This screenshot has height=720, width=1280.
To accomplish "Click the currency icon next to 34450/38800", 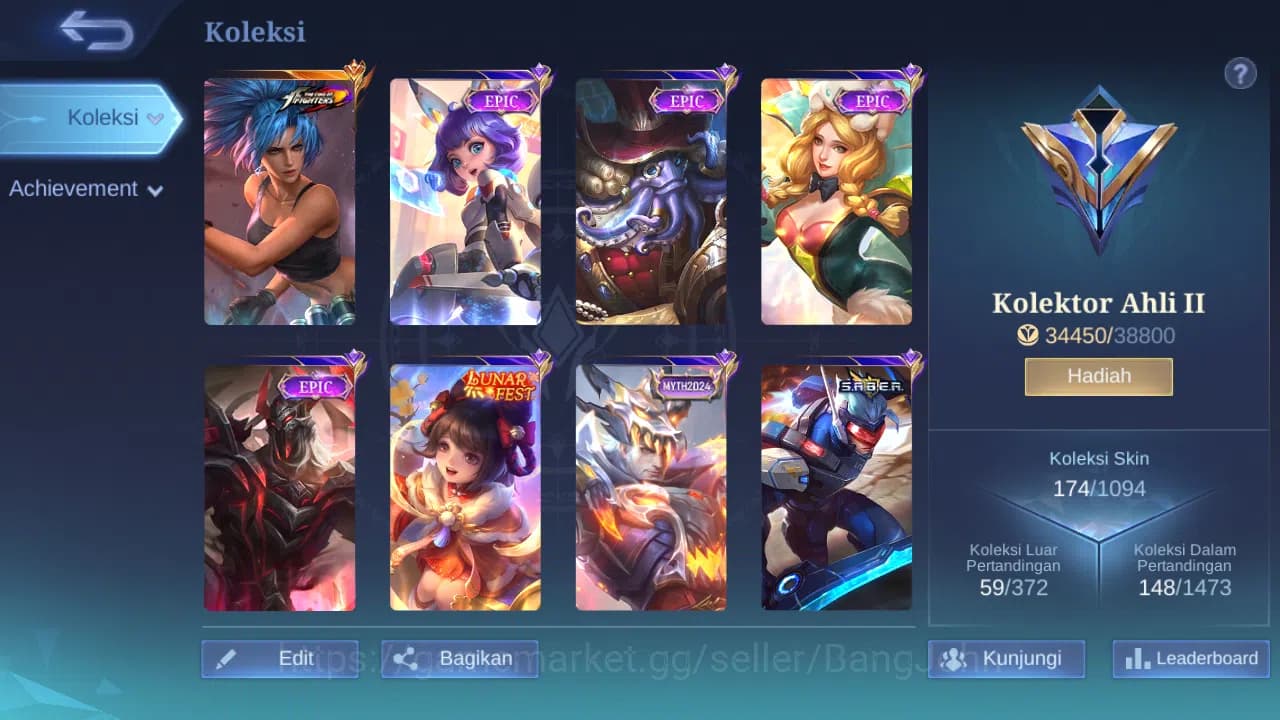I will click(1028, 336).
